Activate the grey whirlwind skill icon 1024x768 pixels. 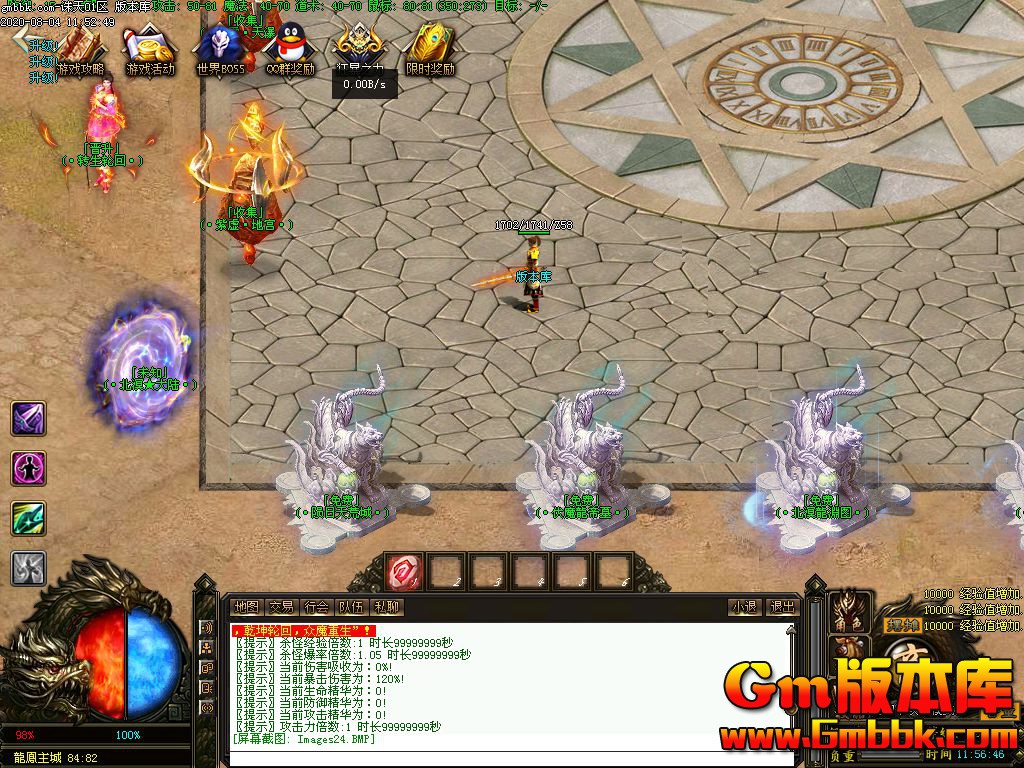28,568
